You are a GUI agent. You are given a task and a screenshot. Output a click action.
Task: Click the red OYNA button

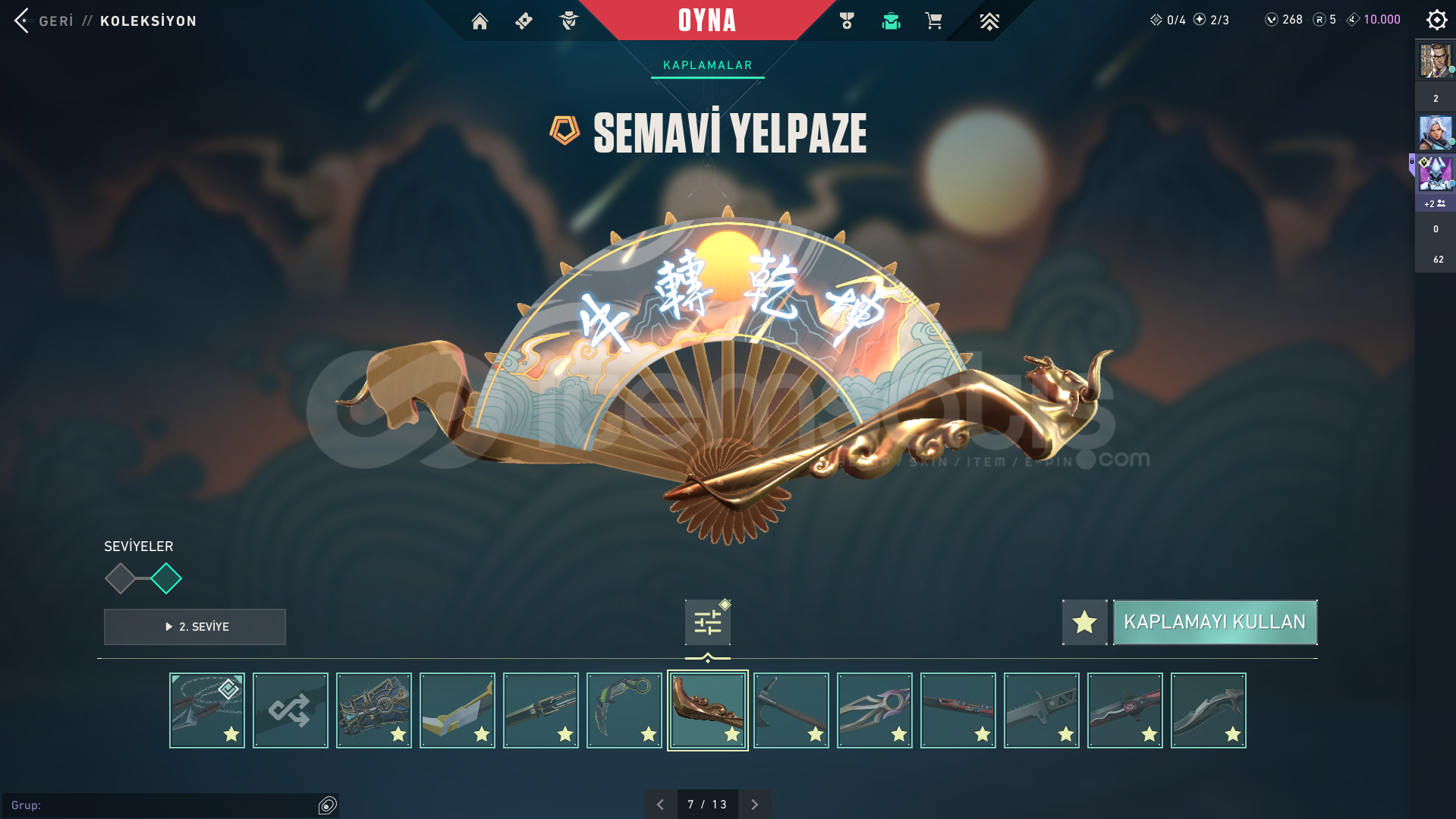pyautogui.click(x=706, y=20)
